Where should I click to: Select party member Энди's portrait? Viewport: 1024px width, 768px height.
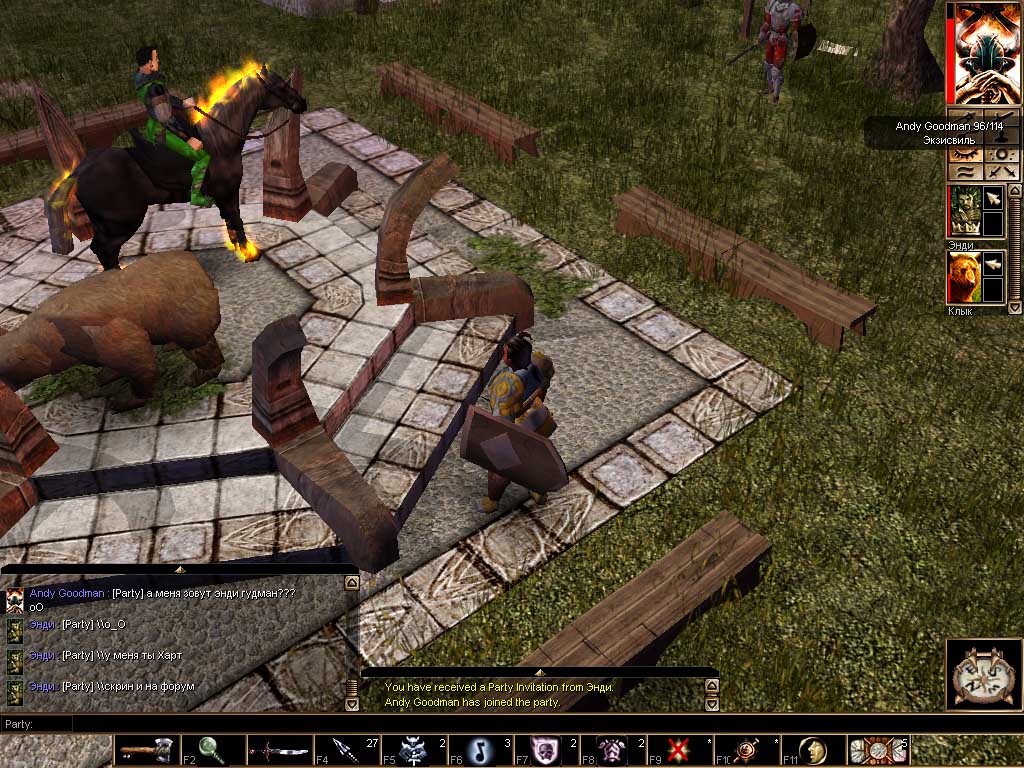(x=963, y=210)
